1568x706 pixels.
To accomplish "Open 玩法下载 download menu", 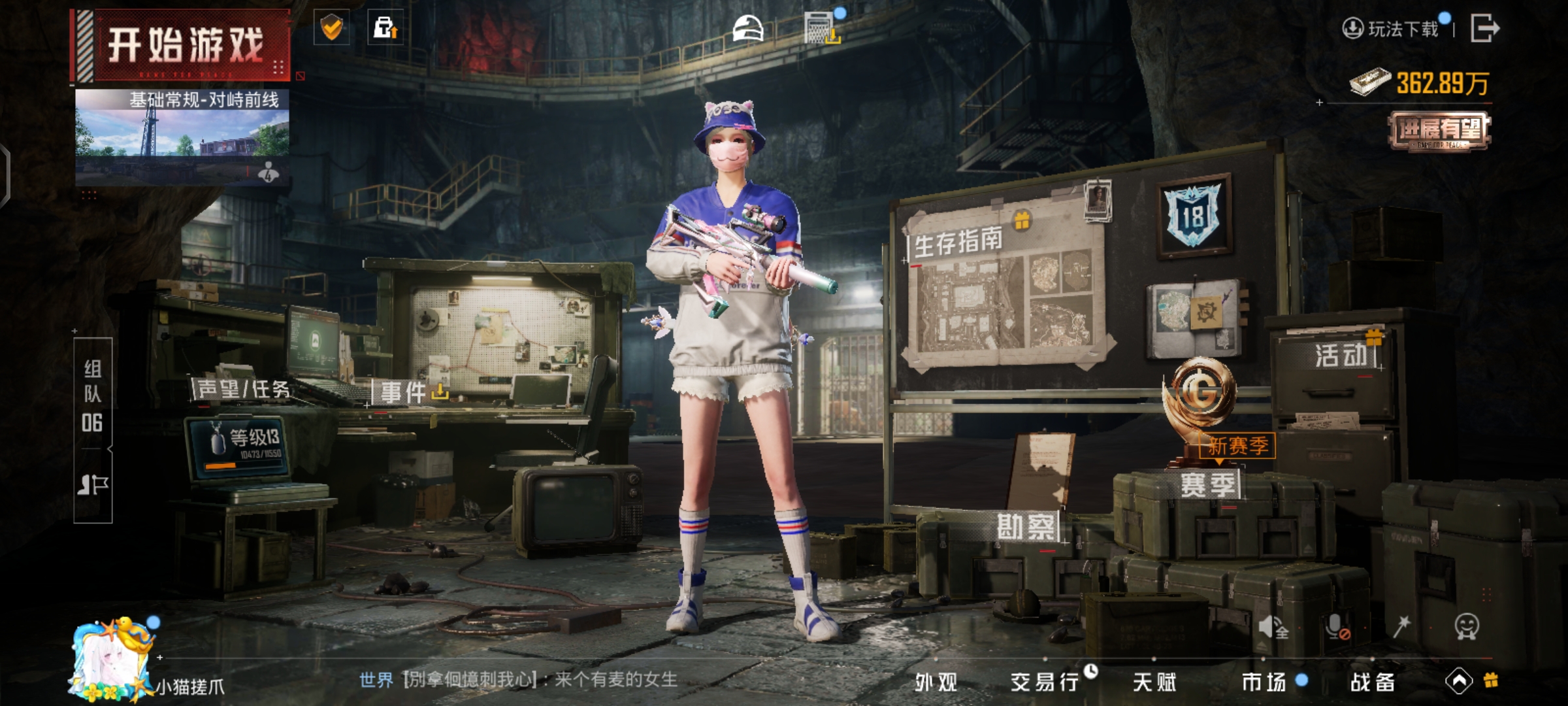I will coord(1393,29).
